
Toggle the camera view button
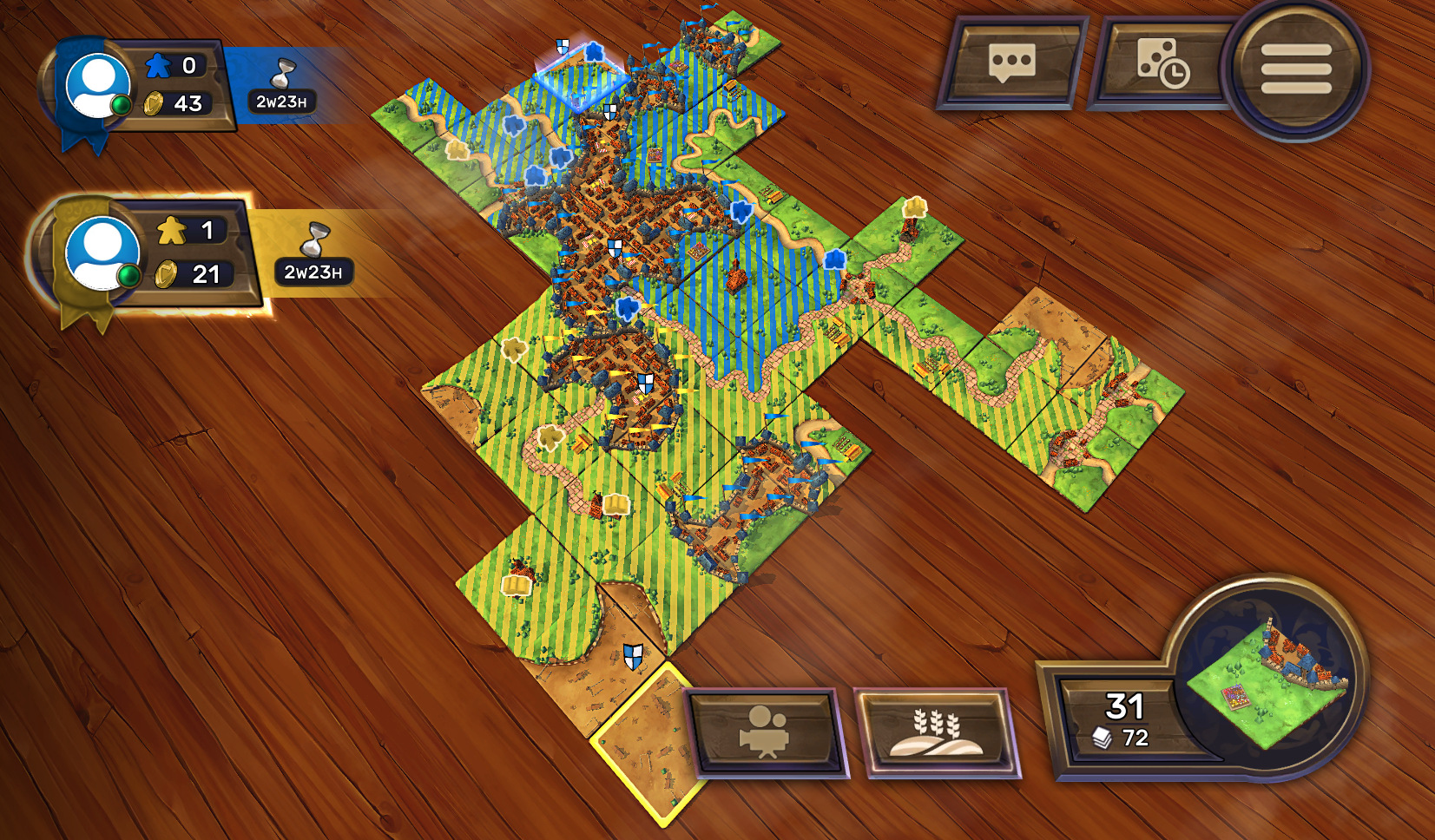click(x=764, y=732)
